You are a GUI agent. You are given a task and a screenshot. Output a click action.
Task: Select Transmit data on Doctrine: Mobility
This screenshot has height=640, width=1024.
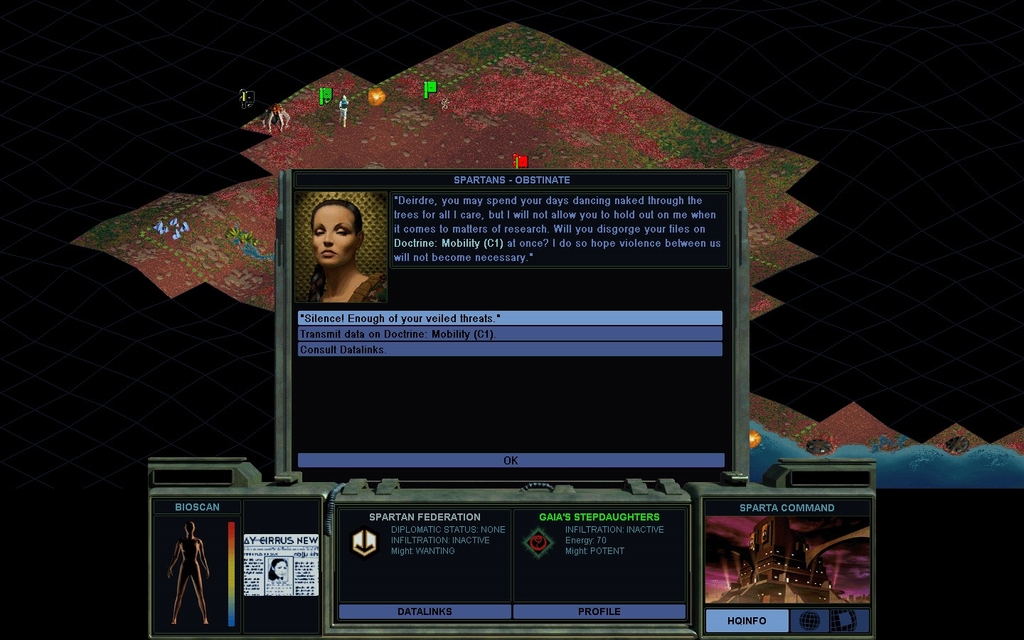pos(509,334)
